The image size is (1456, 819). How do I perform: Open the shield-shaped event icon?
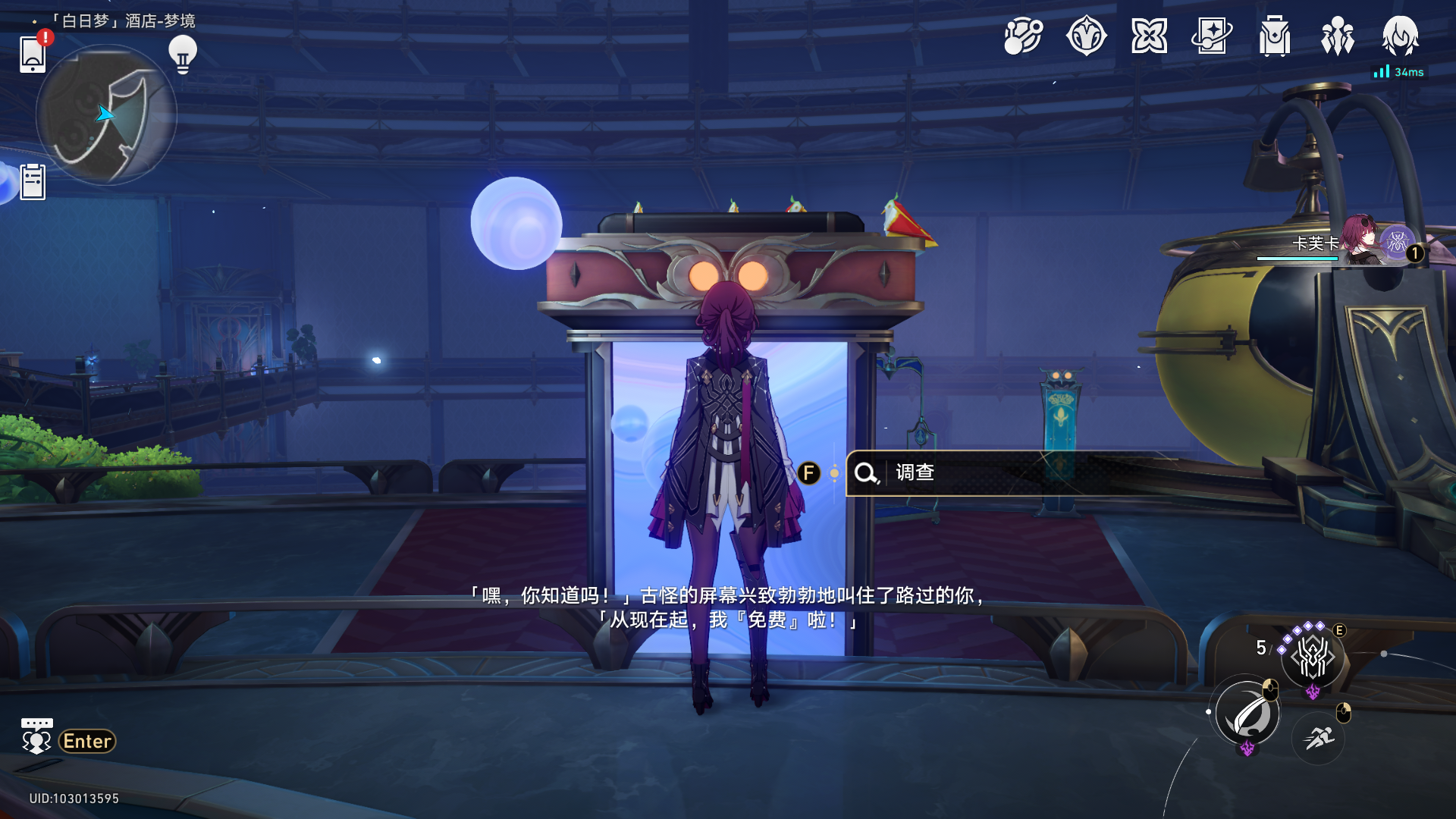(x=1086, y=36)
